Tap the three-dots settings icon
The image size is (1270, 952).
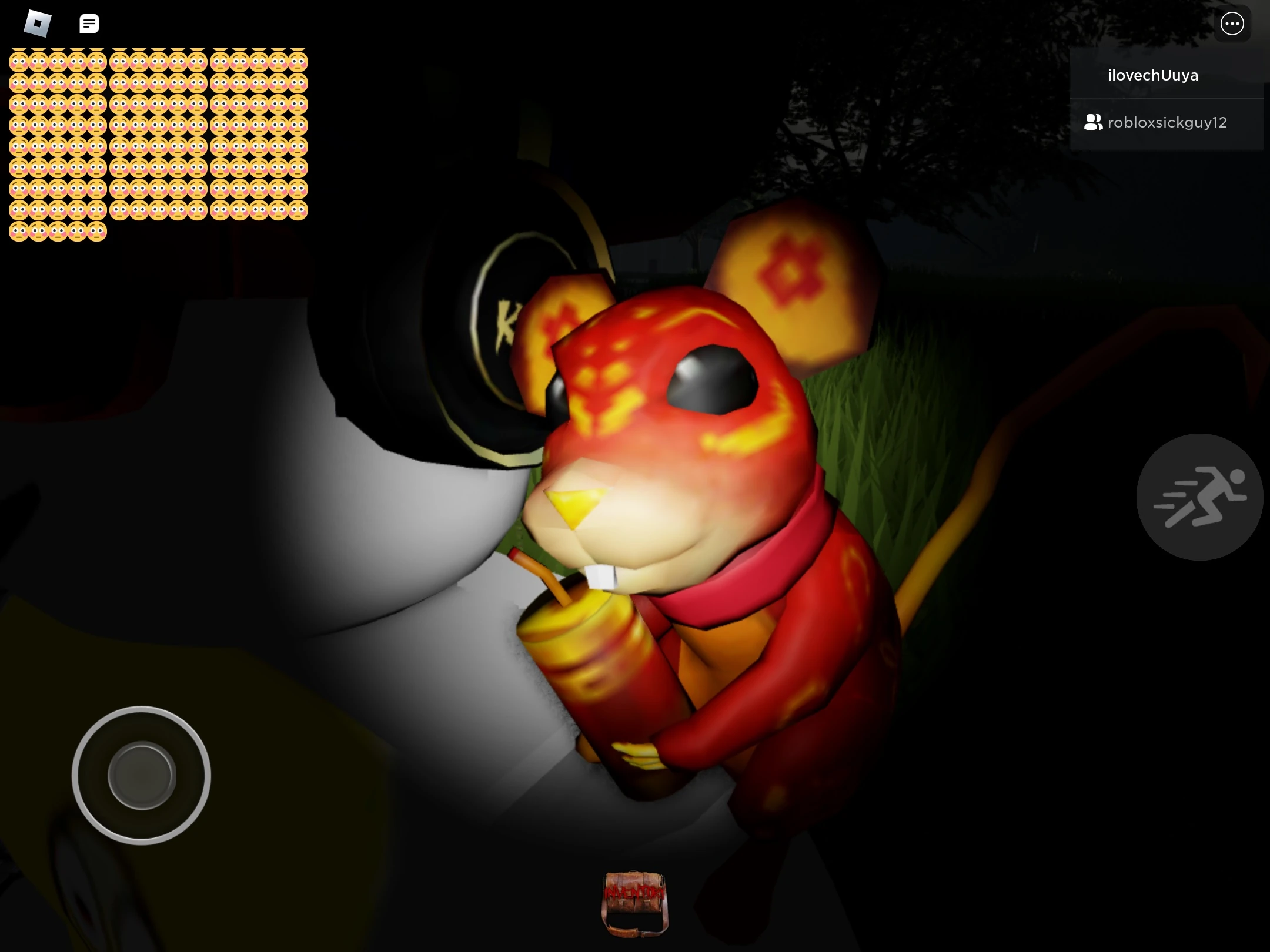point(1232,24)
